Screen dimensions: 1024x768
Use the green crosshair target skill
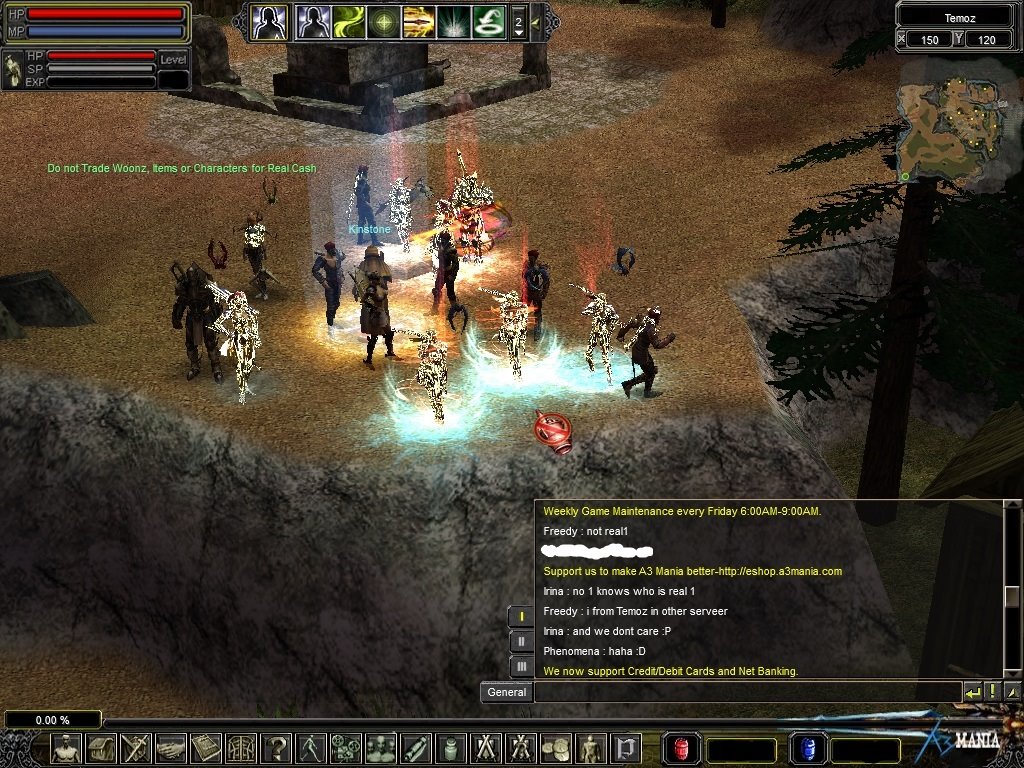point(384,21)
